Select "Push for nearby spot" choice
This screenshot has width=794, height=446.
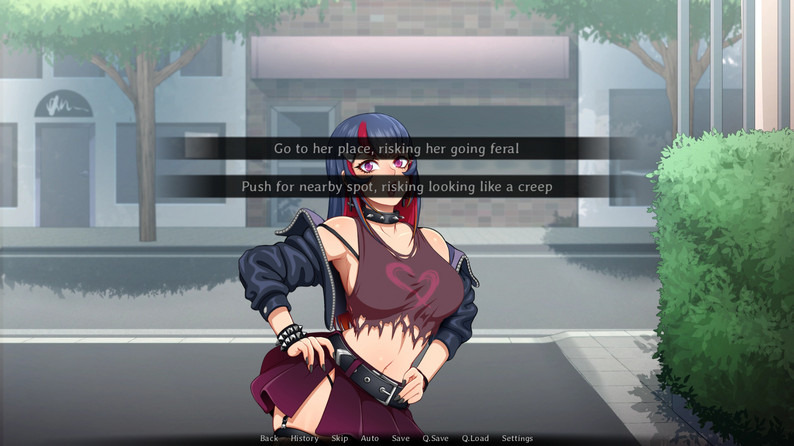tap(396, 186)
